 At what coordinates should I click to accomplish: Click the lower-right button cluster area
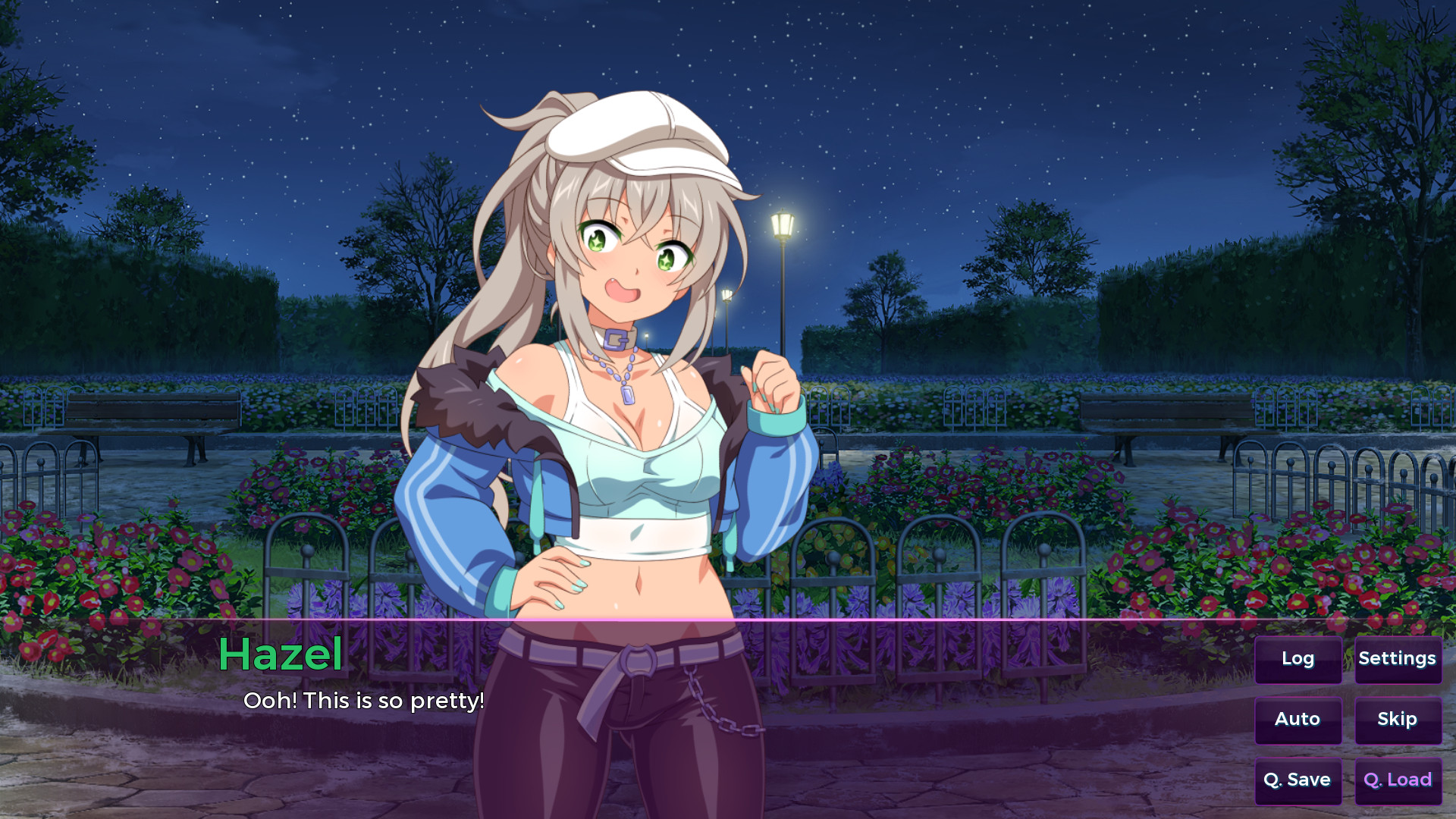pos(1348,720)
